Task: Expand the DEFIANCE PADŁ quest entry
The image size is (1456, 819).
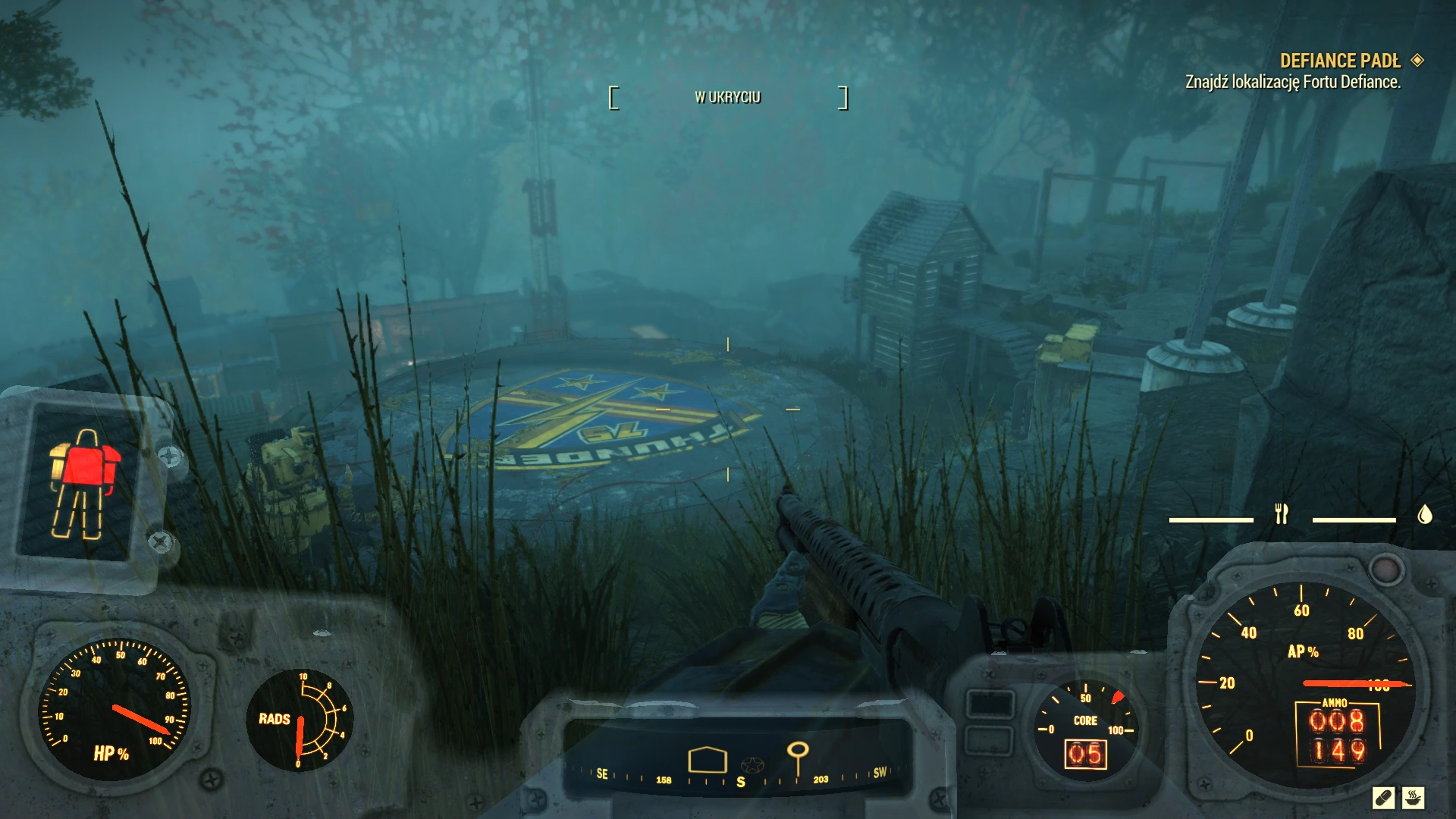Action: [1342, 61]
